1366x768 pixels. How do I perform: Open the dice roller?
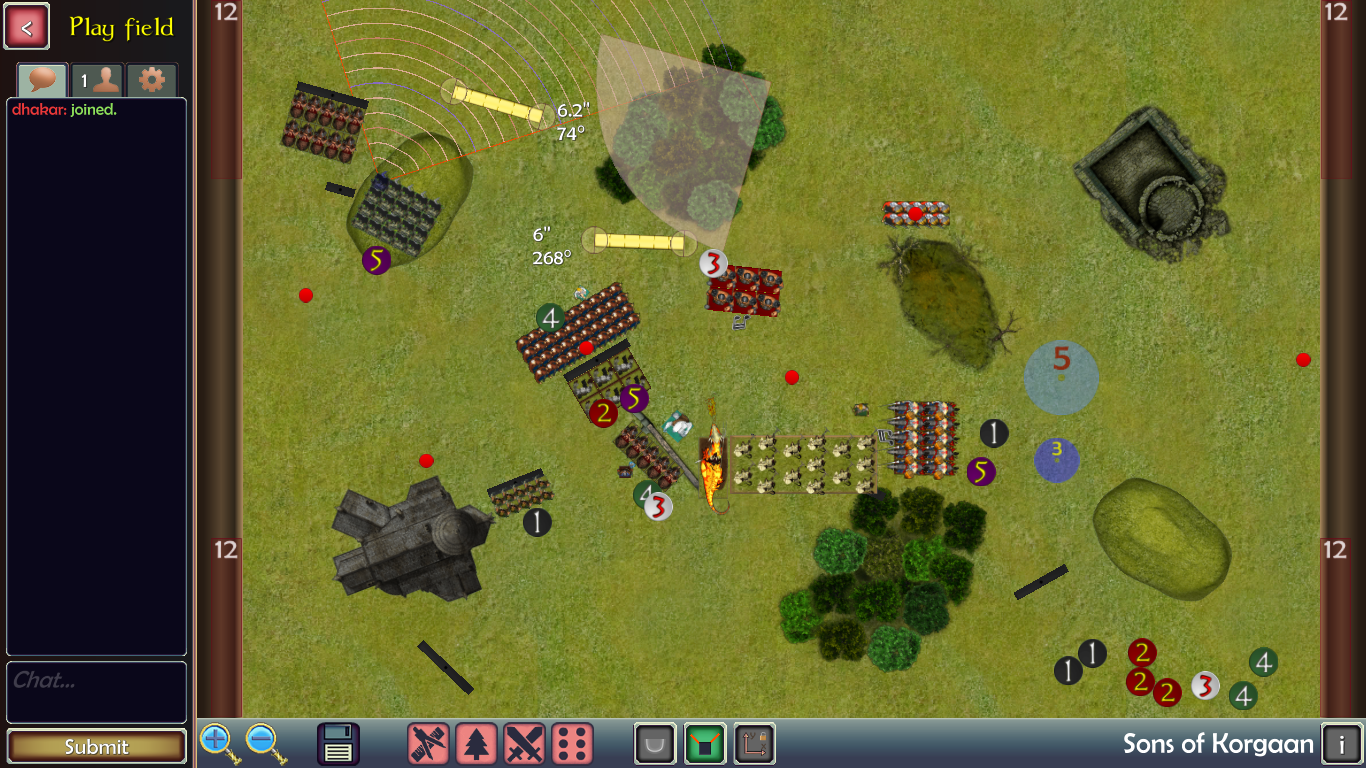pos(572,744)
